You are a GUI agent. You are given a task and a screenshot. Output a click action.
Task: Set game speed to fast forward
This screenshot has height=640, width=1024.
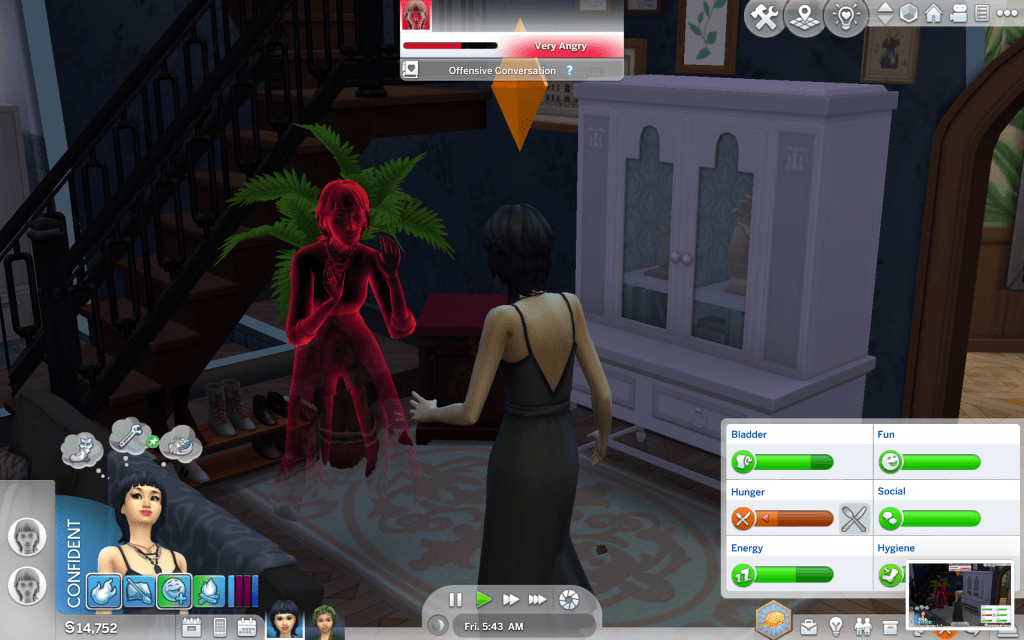(511, 600)
